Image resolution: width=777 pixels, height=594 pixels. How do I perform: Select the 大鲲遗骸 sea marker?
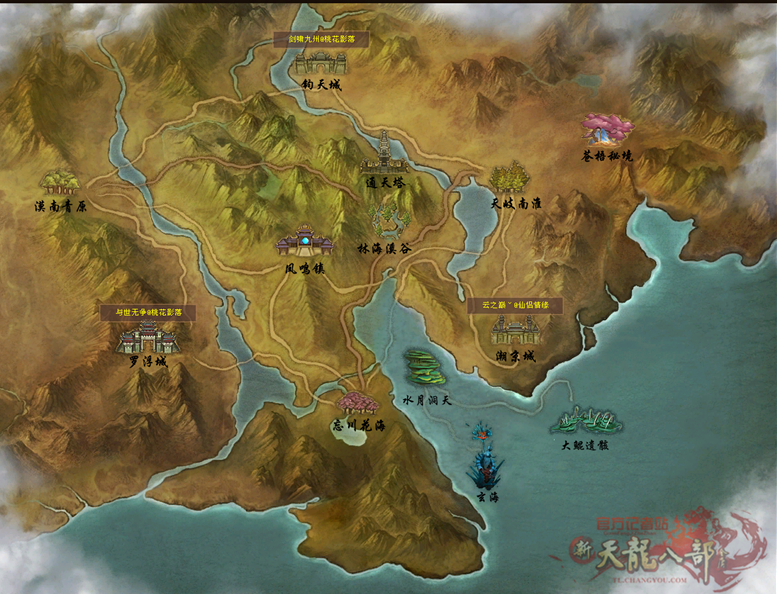(x=585, y=420)
